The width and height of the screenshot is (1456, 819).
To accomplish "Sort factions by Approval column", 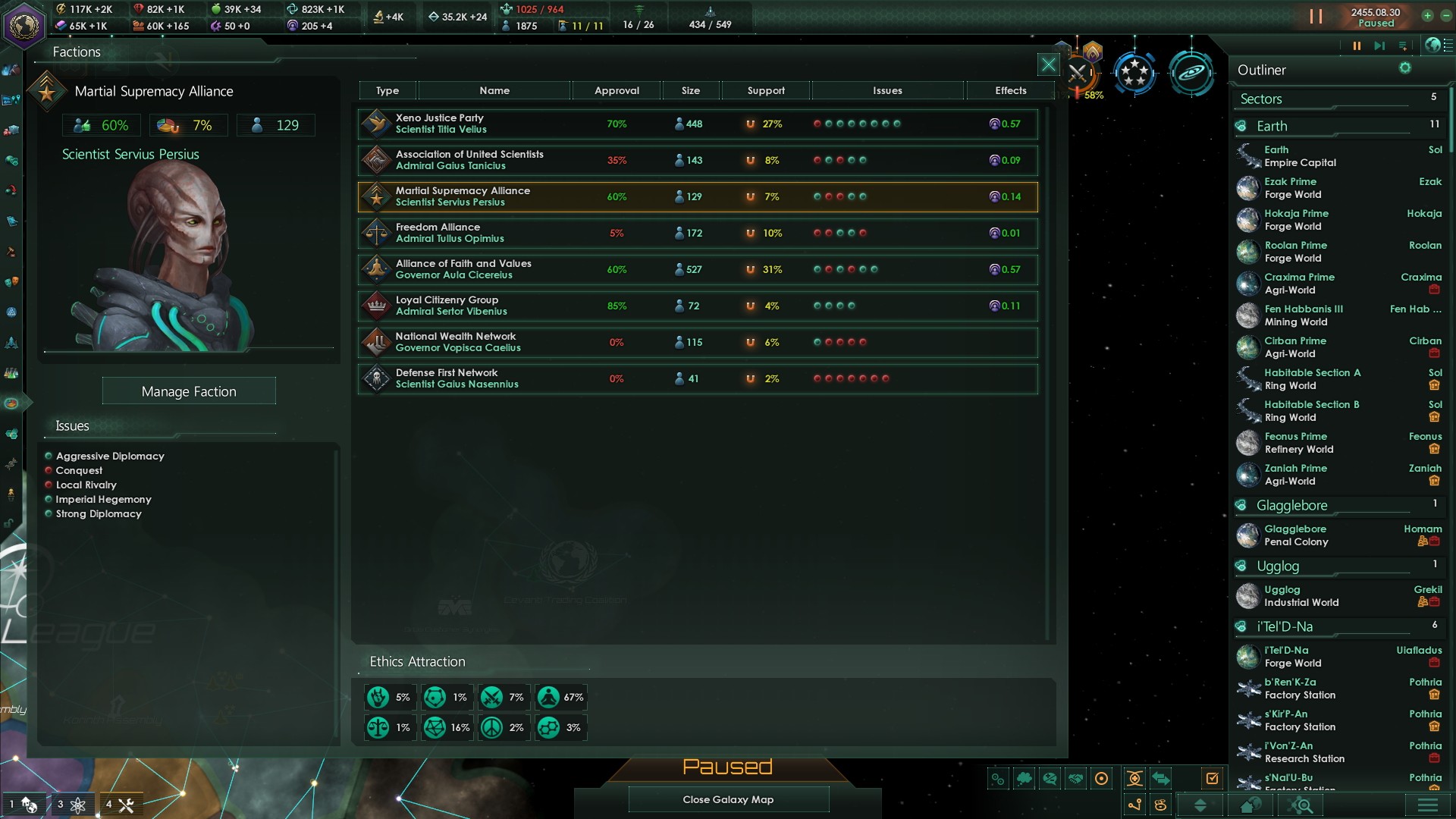I will [617, 91].
